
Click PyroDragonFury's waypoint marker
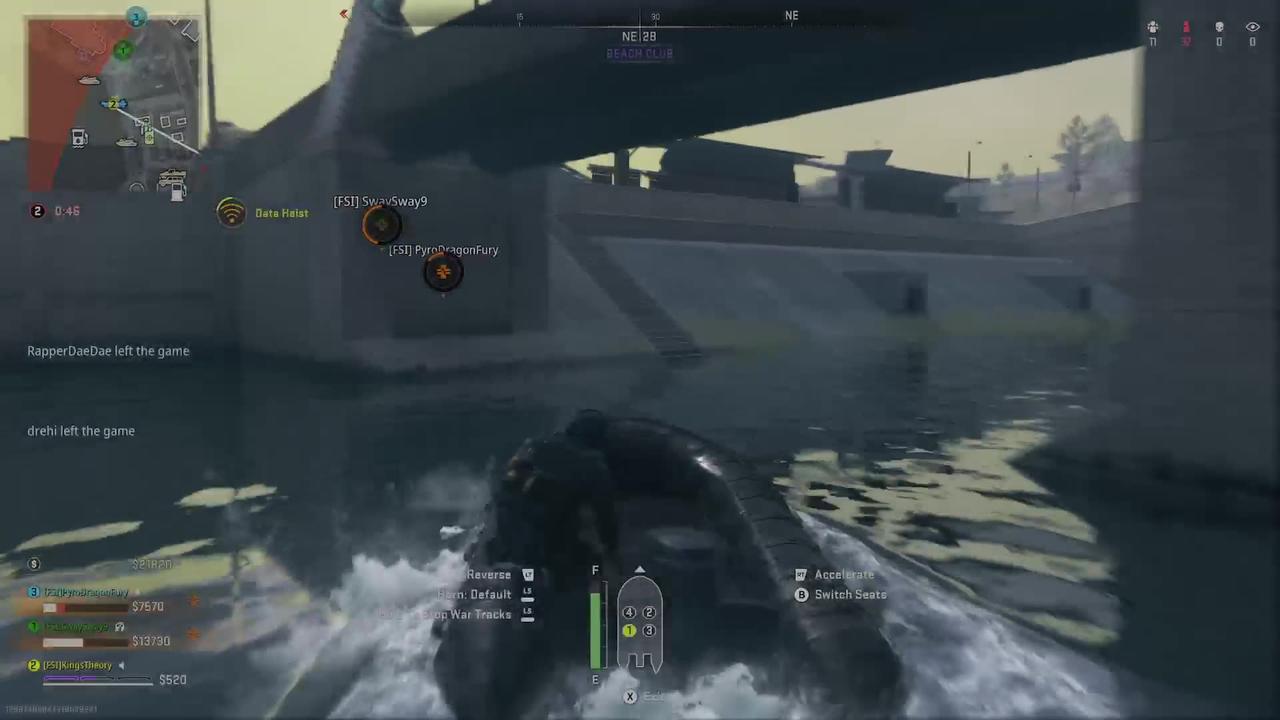442,272
